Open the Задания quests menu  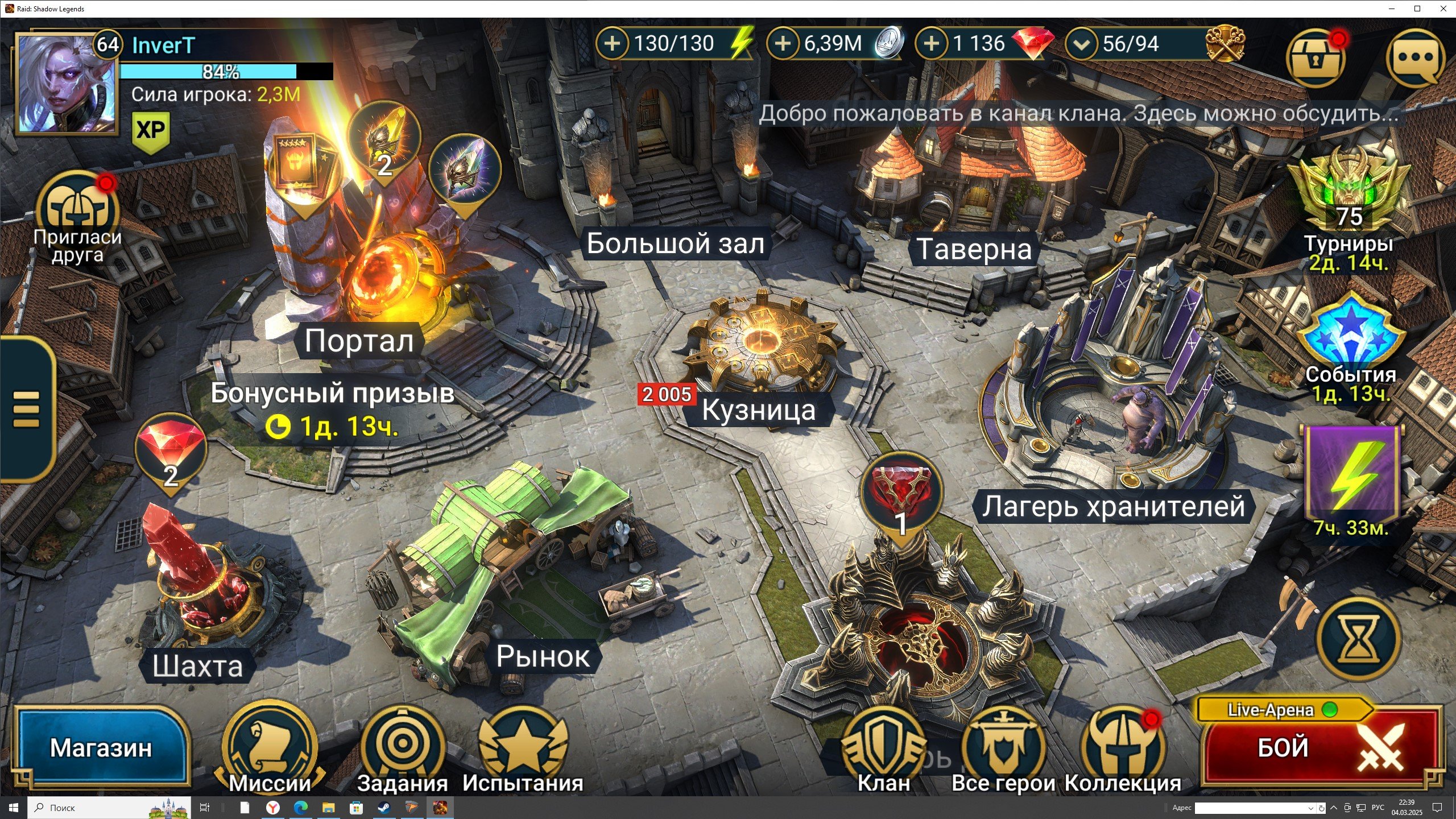(402, 746)
